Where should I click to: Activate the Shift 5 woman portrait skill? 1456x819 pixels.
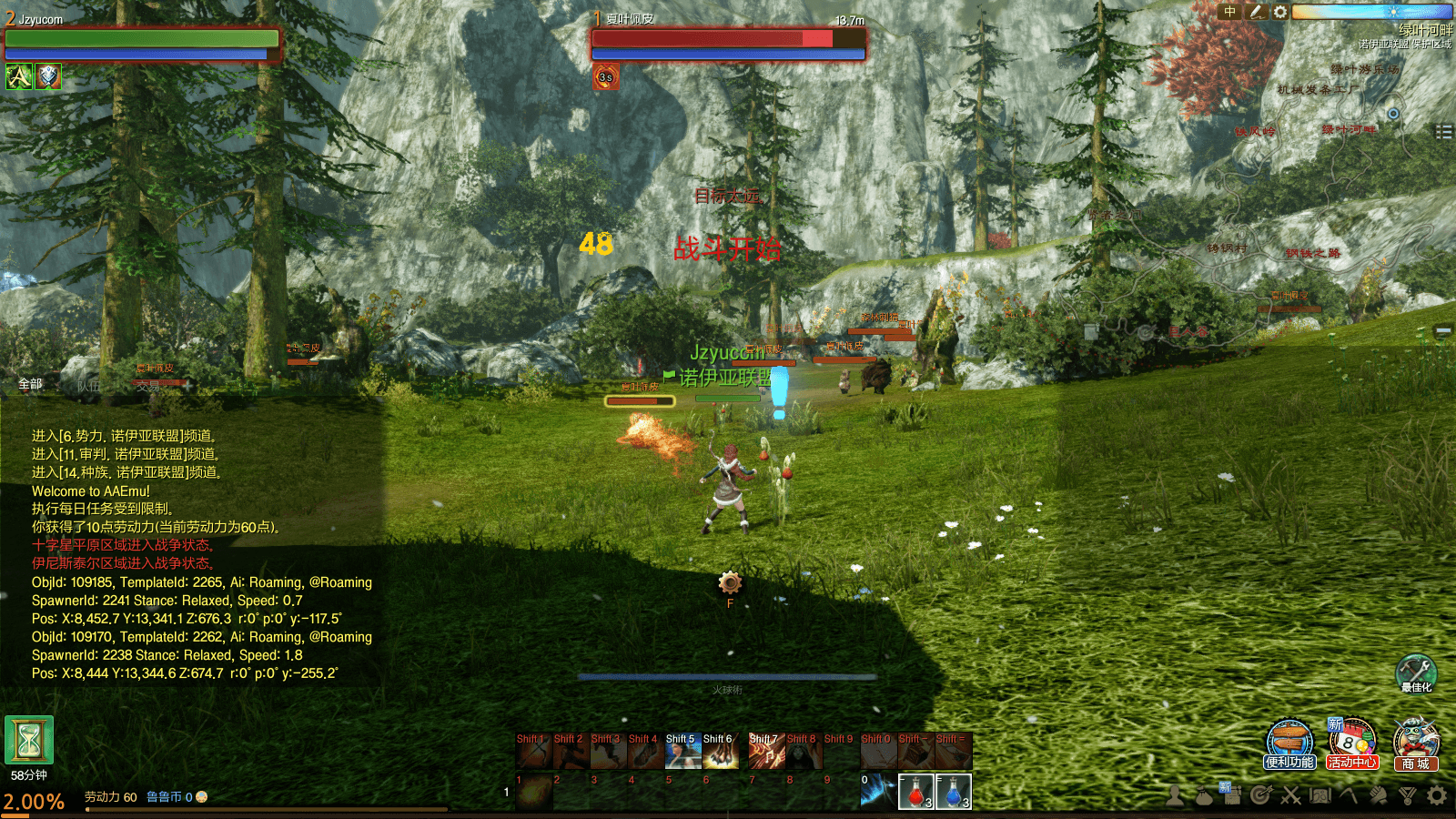point(682,752)
